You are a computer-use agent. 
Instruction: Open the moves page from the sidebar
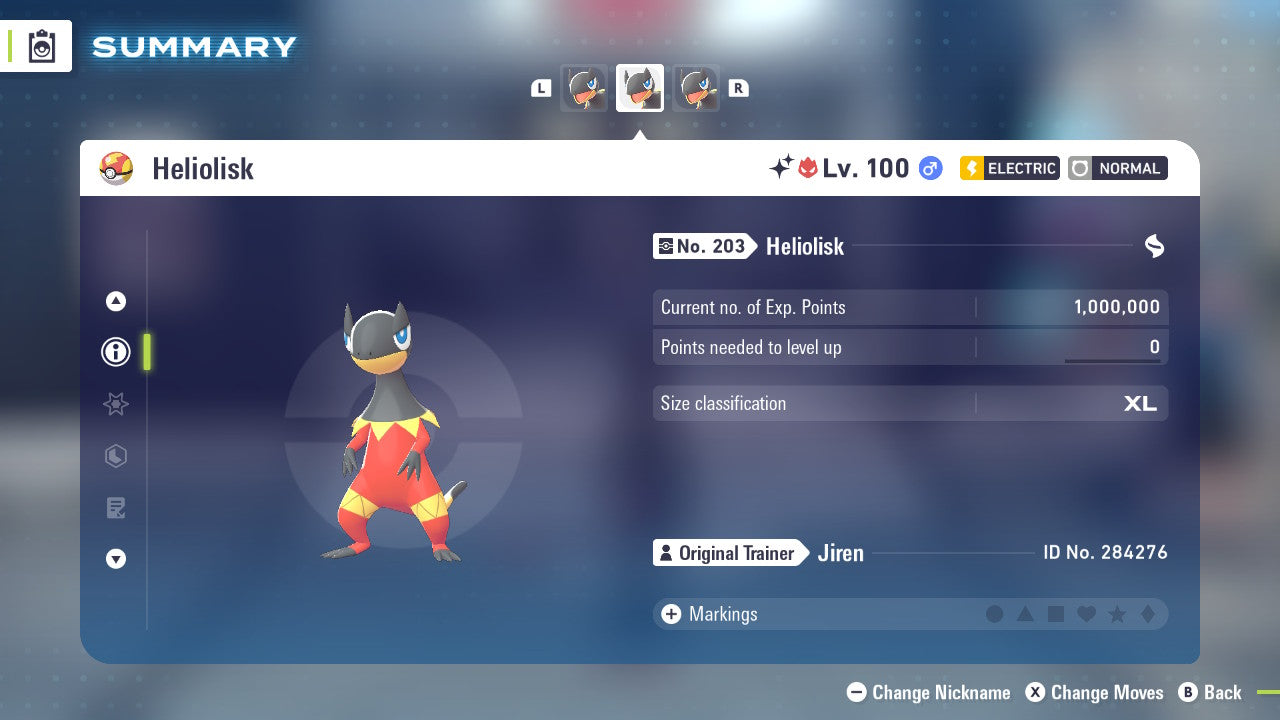[115, 508]
